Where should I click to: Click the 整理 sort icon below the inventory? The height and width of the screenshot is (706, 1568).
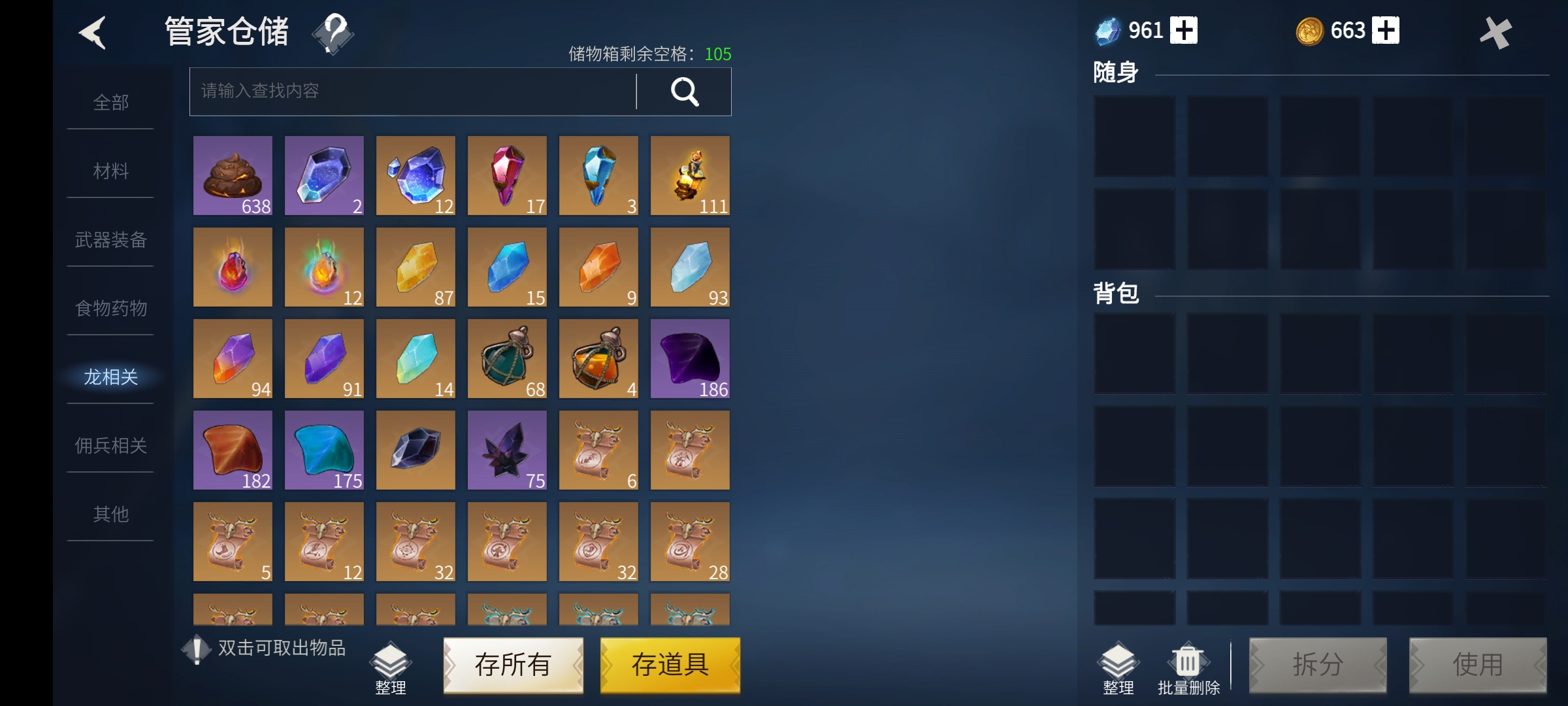[390, 662]
